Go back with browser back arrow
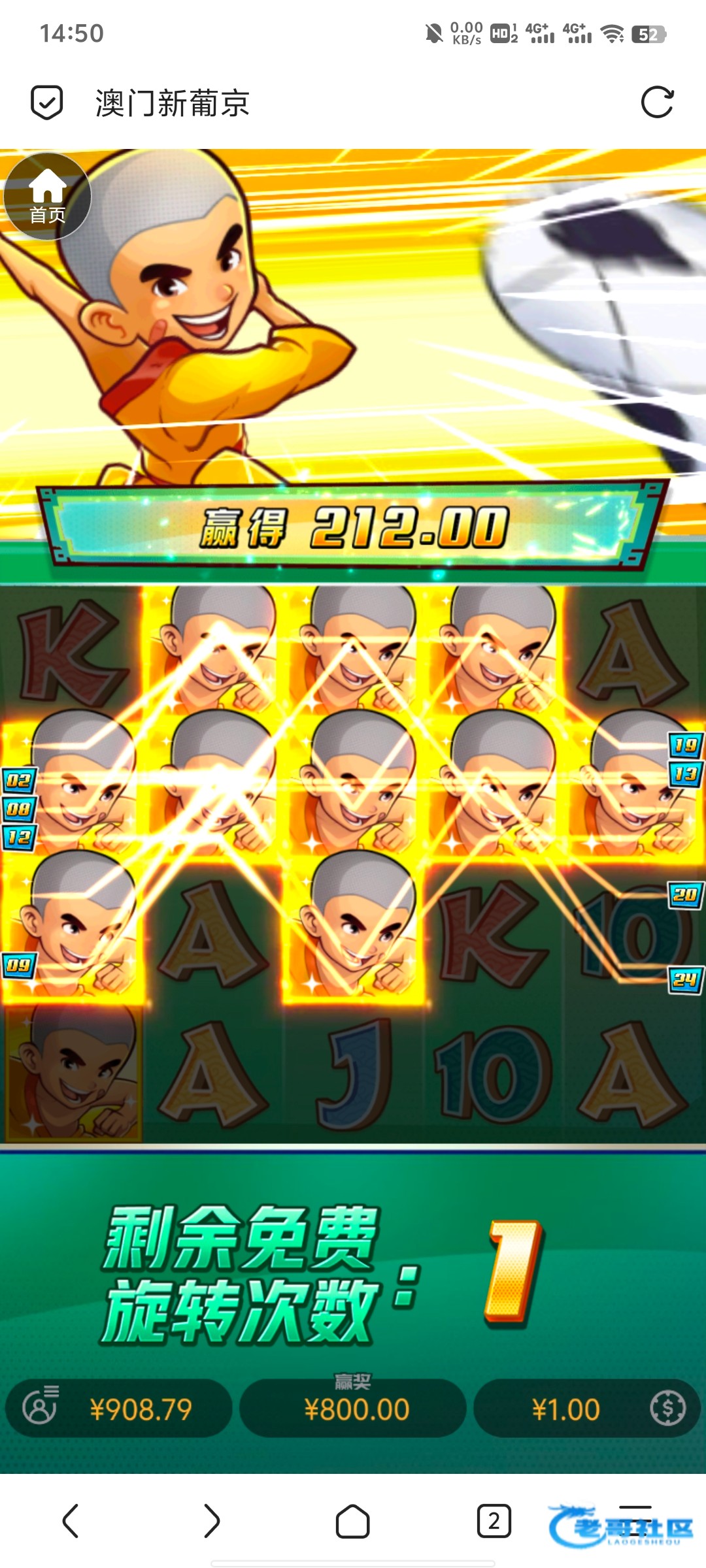Screen dimensions: 706x1568 point(71,1521)
